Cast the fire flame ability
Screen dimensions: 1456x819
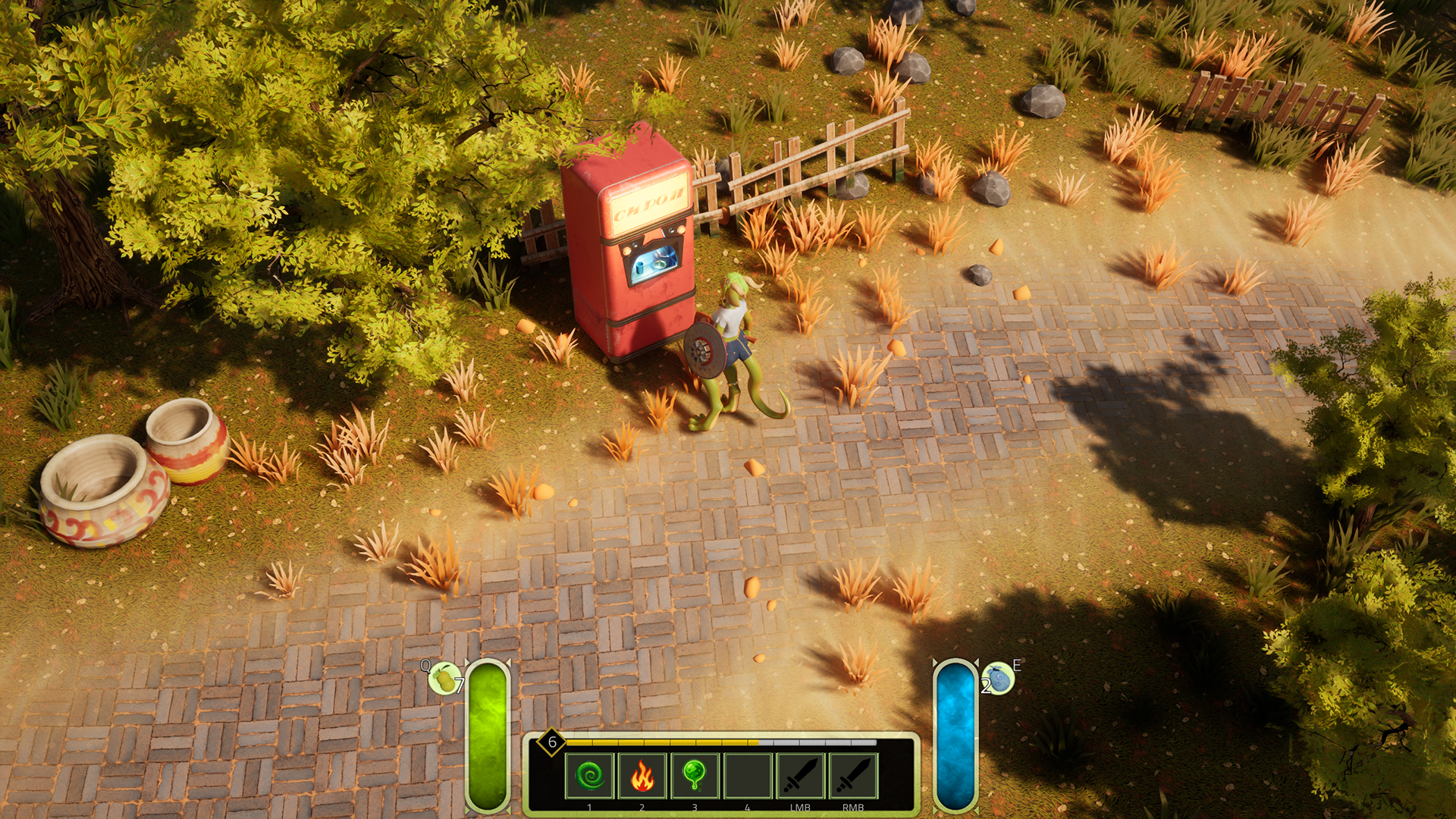click(642, 776)
